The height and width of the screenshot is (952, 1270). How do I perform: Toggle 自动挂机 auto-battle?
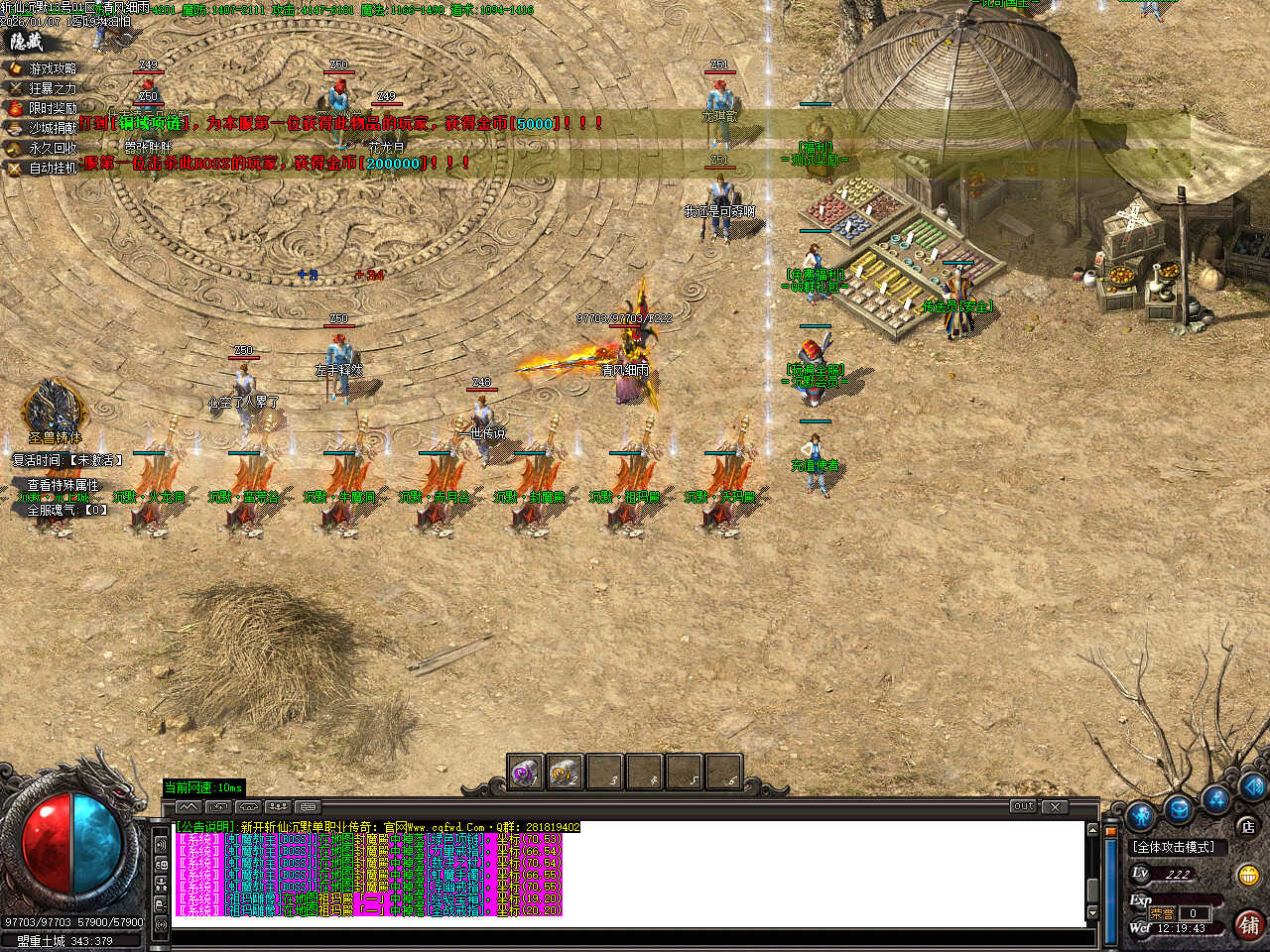[52, 168]
